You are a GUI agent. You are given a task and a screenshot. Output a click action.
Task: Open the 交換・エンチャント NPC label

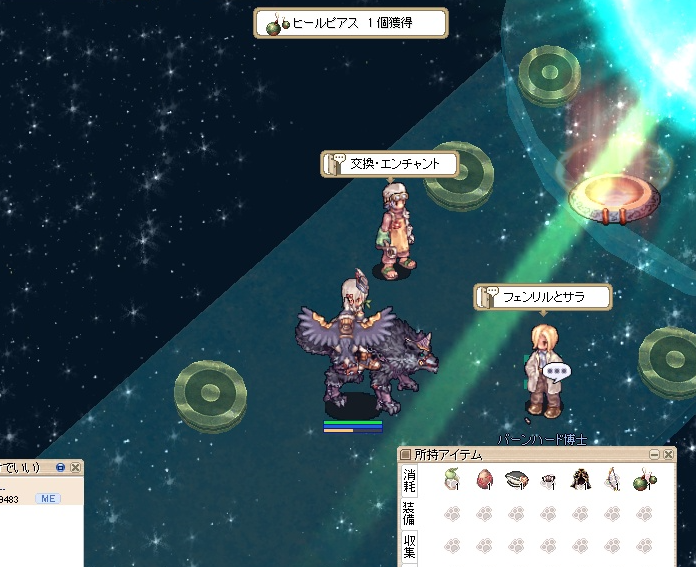pyautogui.click(x=391, y=164)
